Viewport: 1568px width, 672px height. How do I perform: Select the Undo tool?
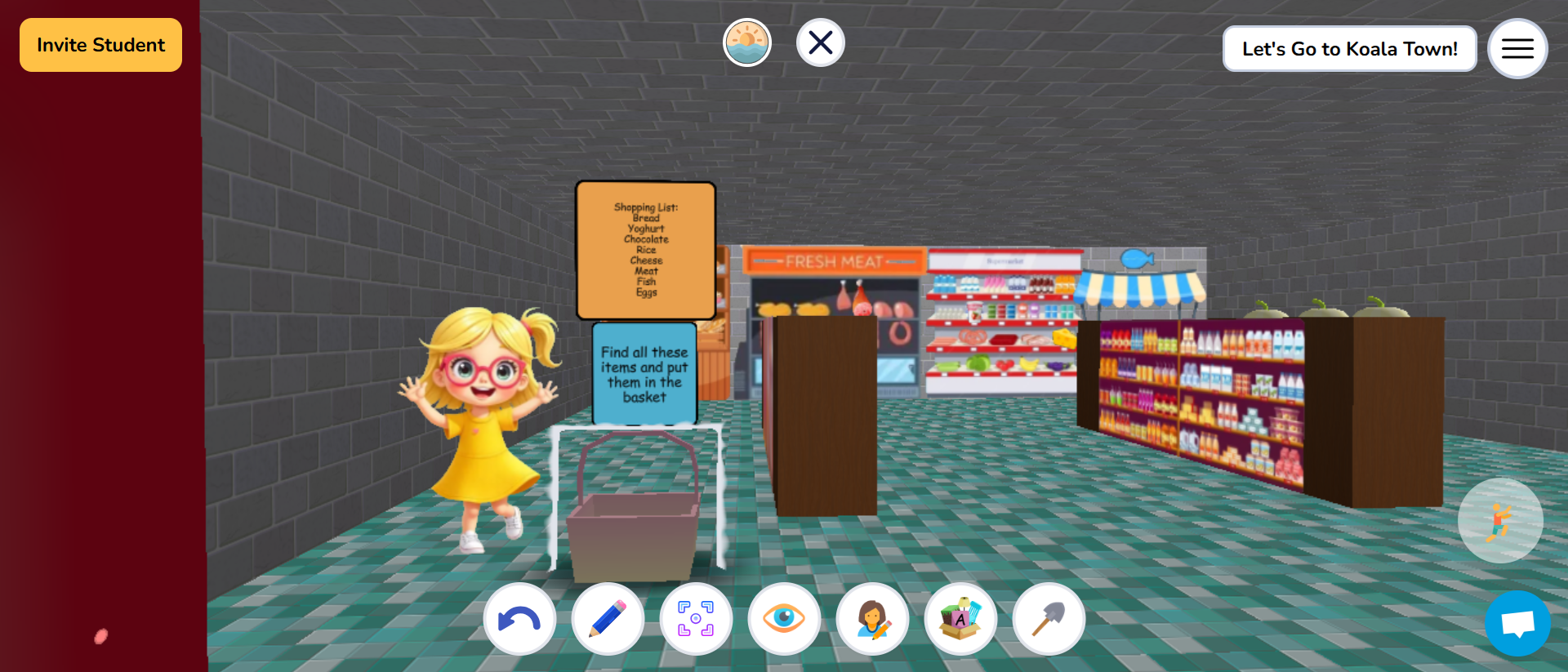520,619
